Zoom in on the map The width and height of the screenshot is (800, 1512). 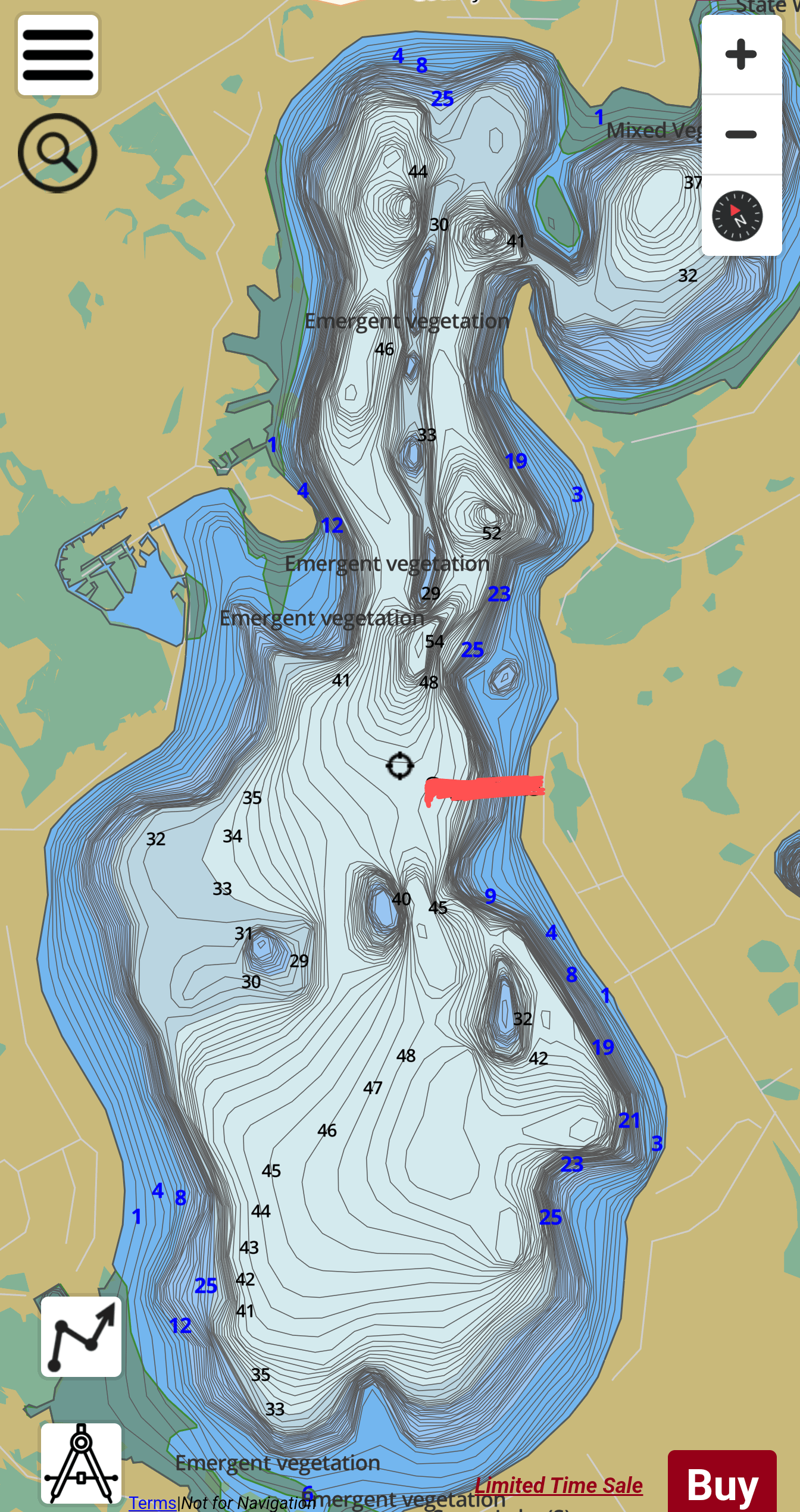[x=741, y=55]
